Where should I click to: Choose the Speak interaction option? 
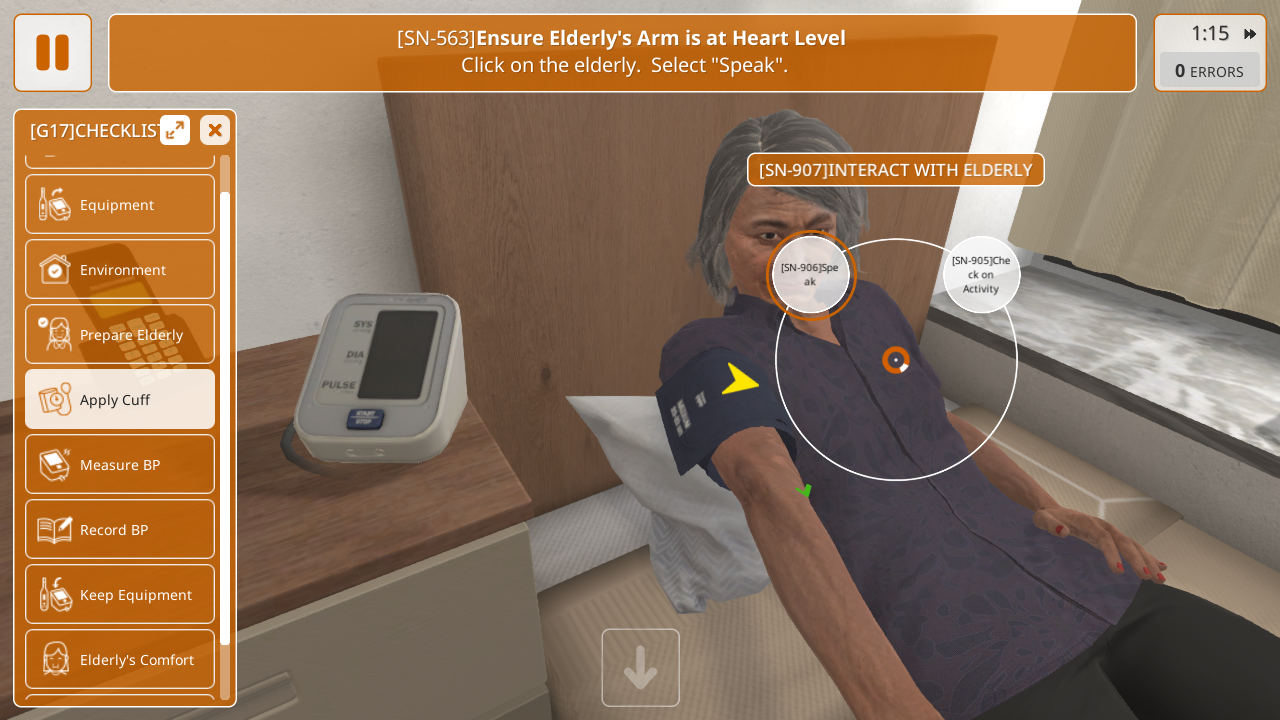[x=810, y=274]
